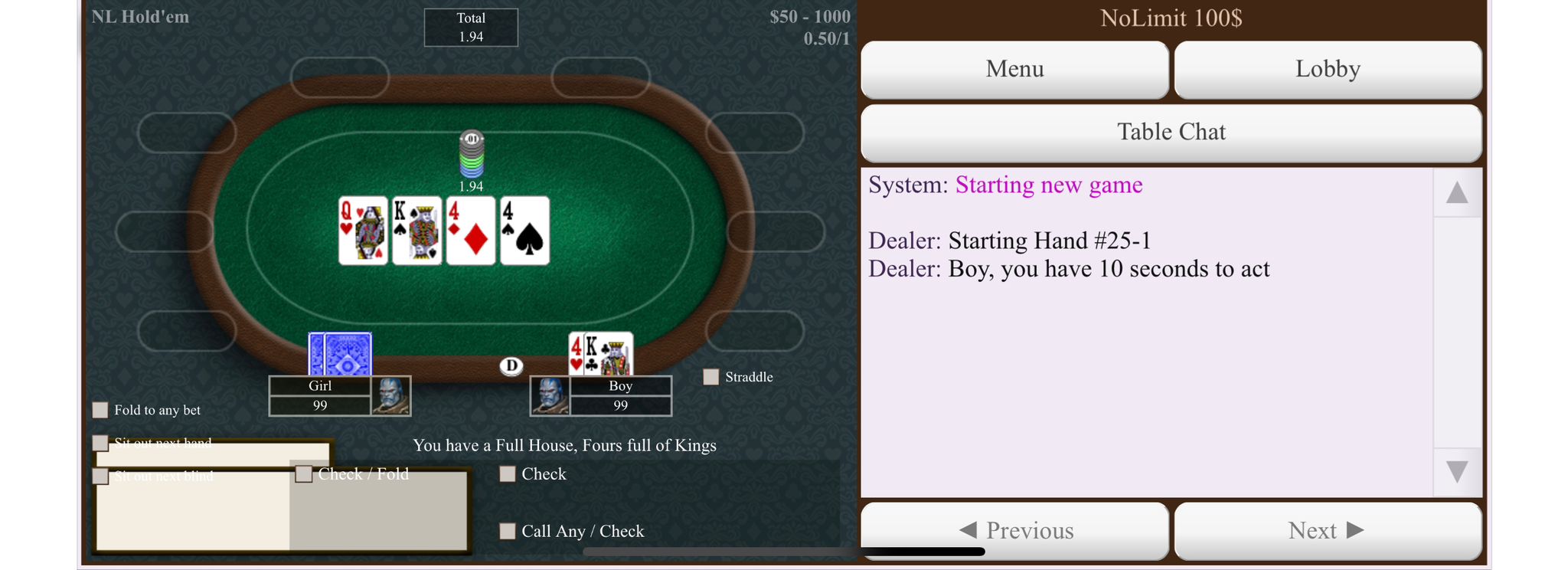This screenshot has height=570, width=1568.
Task: Click the chat scroll up arrow
Action: click(x=1456, y=193)
